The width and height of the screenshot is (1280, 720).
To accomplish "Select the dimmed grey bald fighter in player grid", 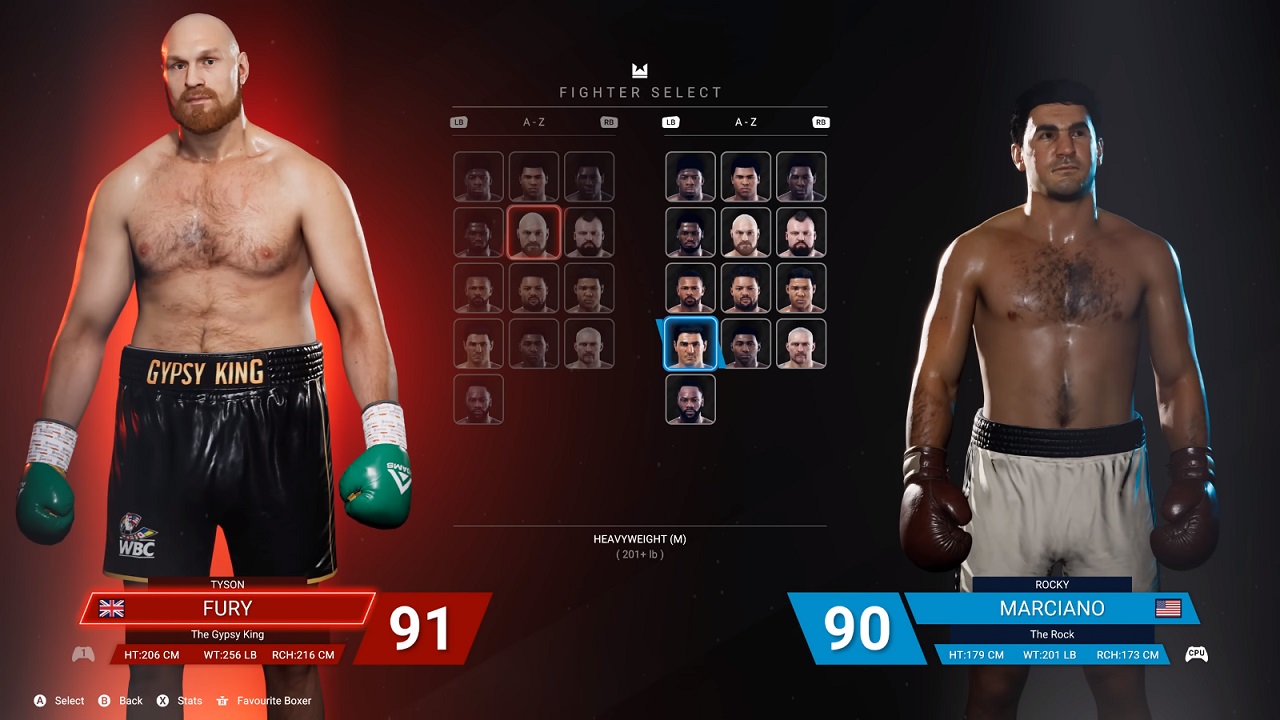I will [589, 344].
